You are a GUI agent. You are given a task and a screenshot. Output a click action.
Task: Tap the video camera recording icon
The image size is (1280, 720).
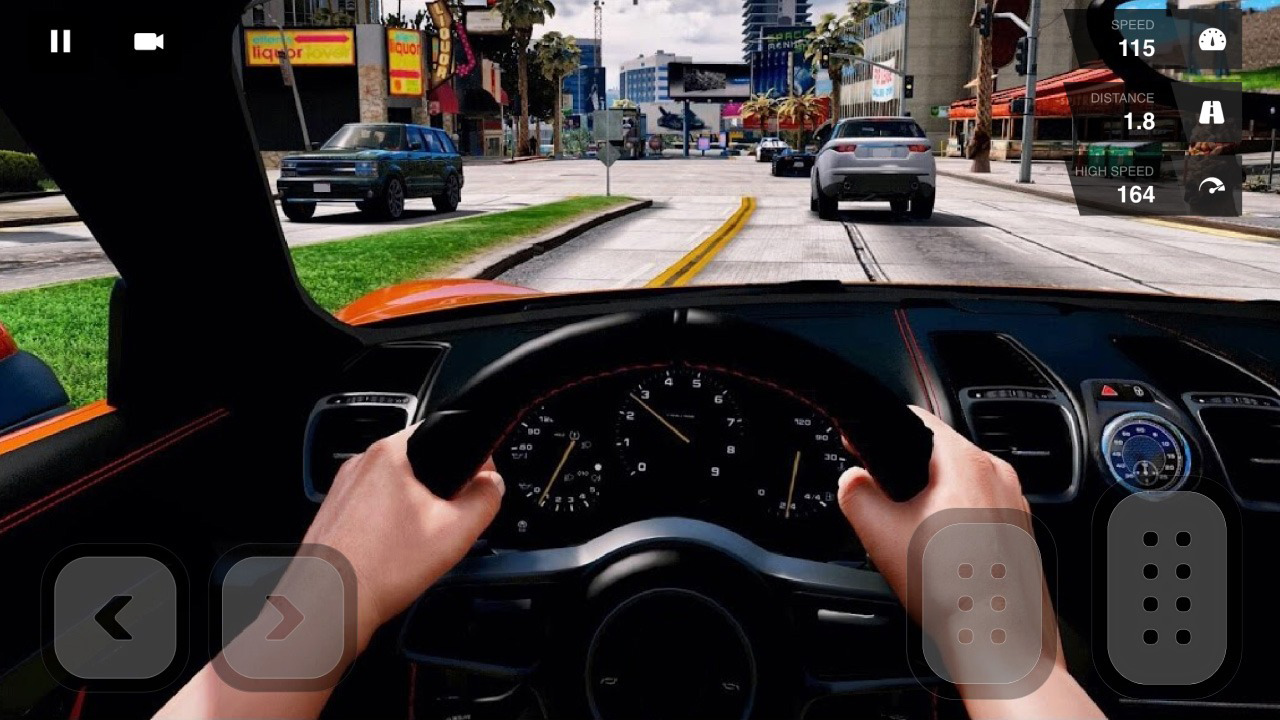coord(146,41)
